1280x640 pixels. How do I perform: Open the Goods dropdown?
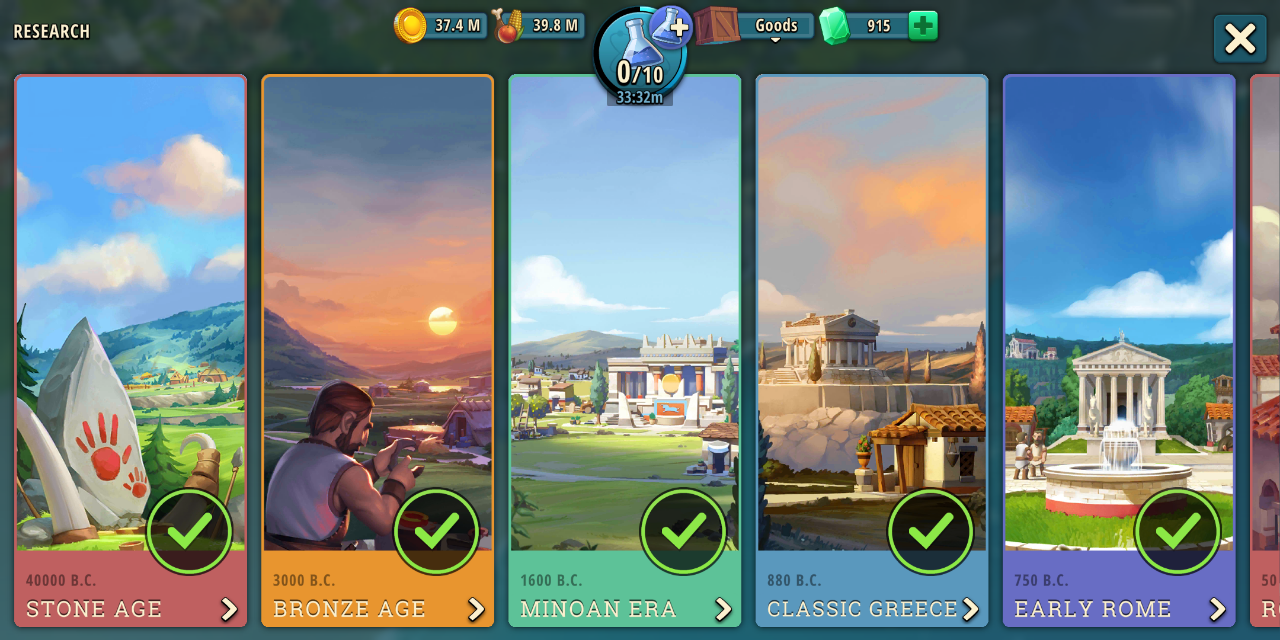click(x=775, y=26)
